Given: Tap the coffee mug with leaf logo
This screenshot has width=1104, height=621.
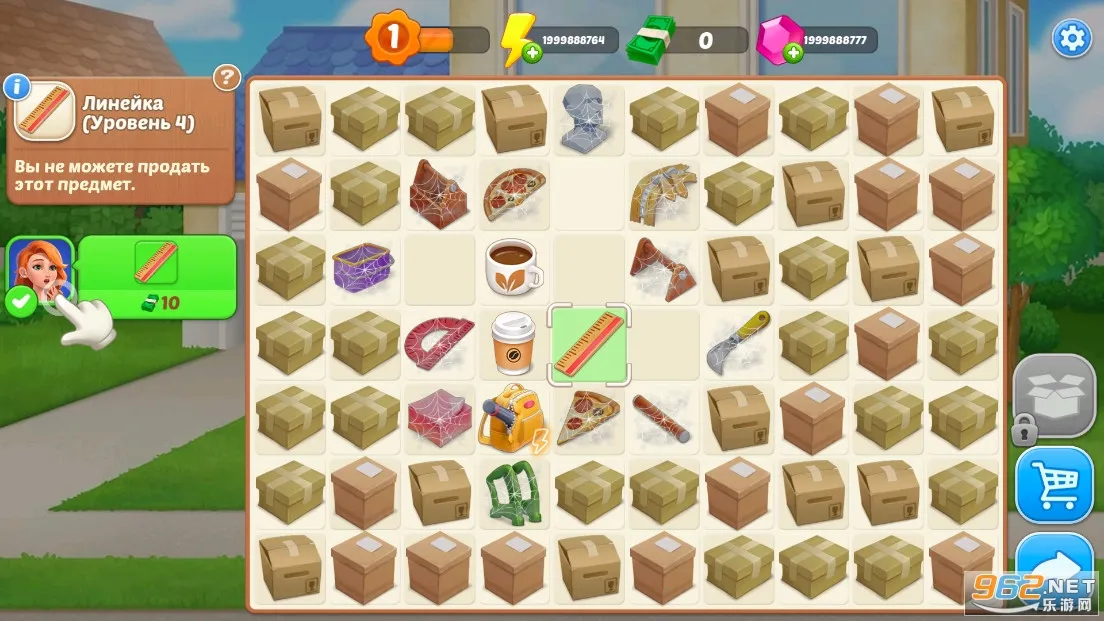Looking at the screenshot, I should [513, 268].
